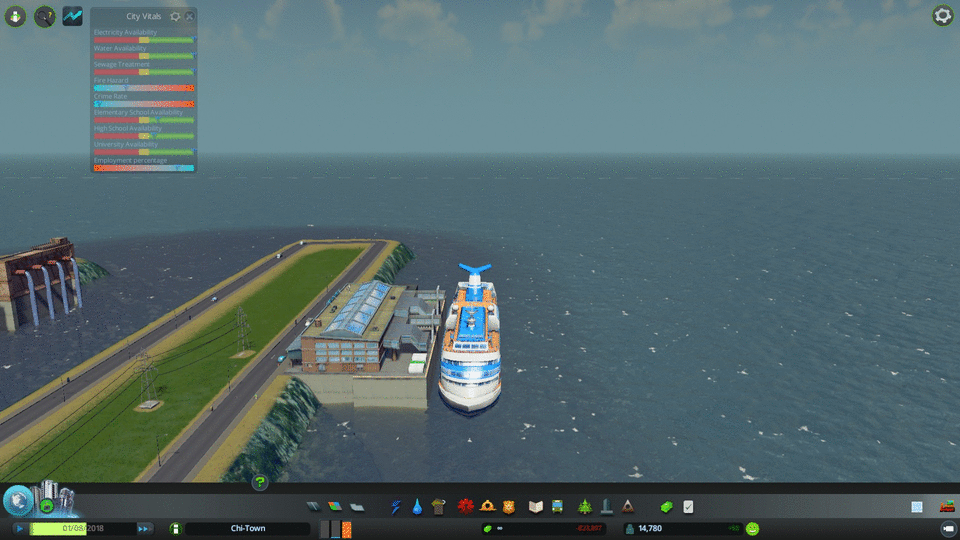Viewport: 960px width, 540px height.
Task: Open City Vitals gear settings
Action: pos(176,17)
